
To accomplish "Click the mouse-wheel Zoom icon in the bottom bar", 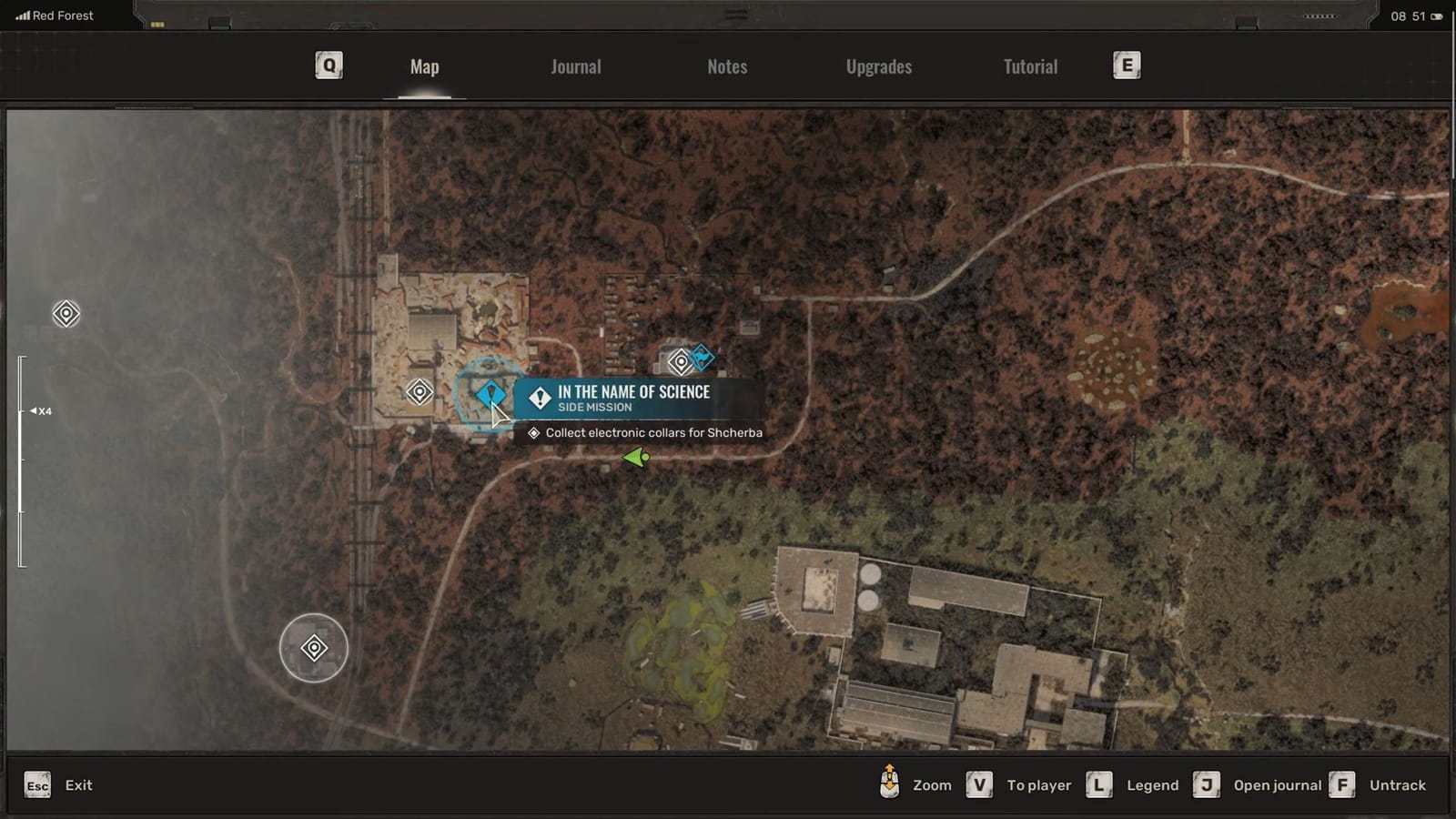I will pos(889,784).
